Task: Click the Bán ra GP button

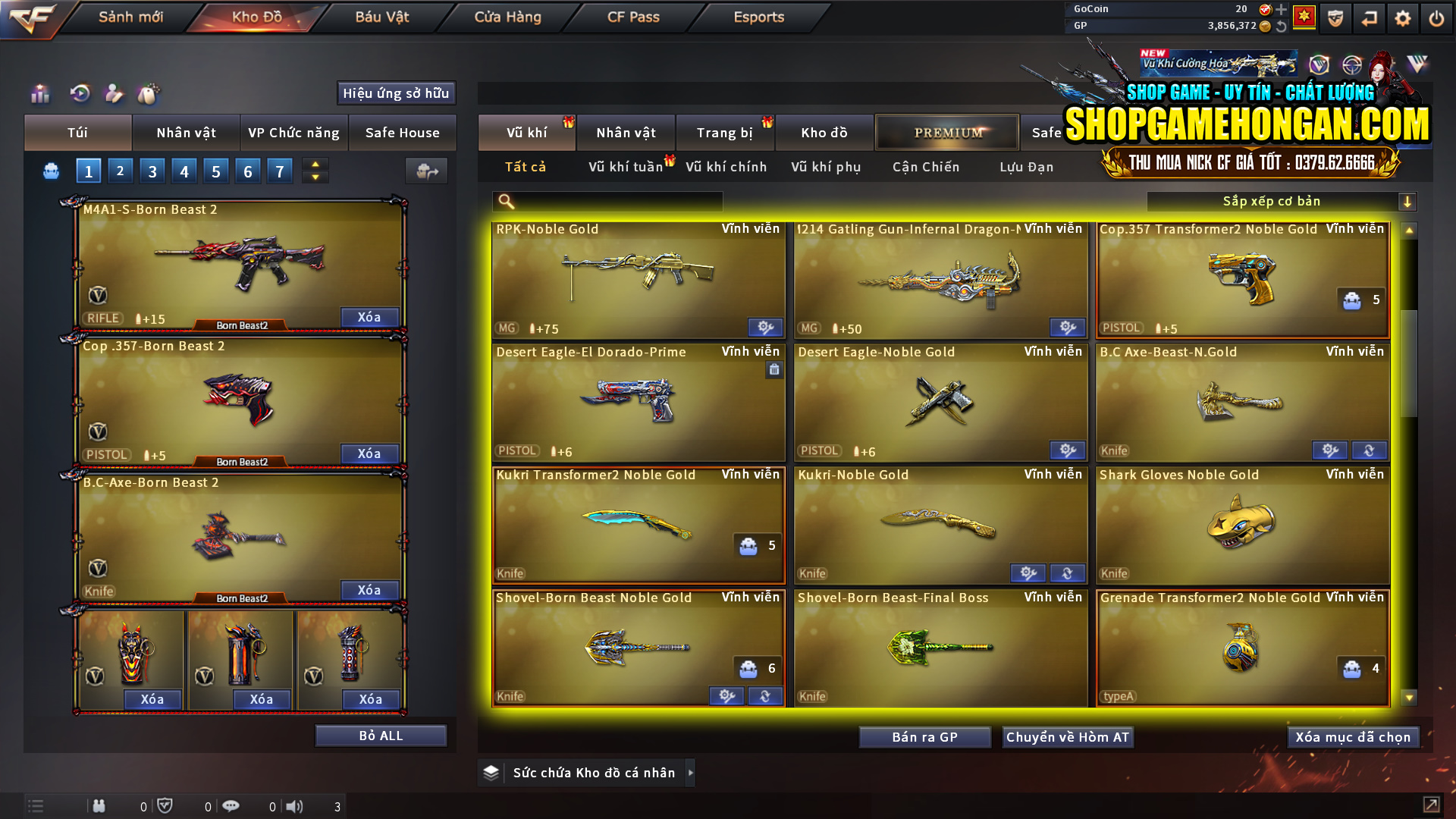Action: coord(924,736)
